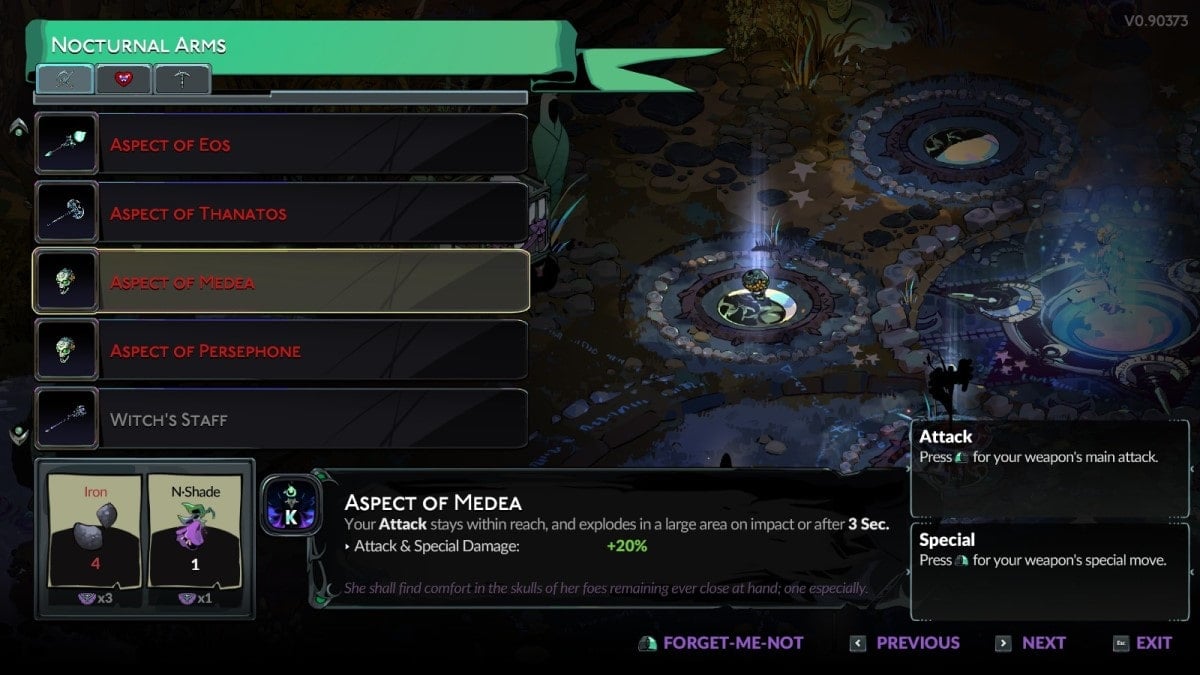Viewport: 1200px width, 675px height.
Task: Go to the Previous page
Action: [905, 643]
